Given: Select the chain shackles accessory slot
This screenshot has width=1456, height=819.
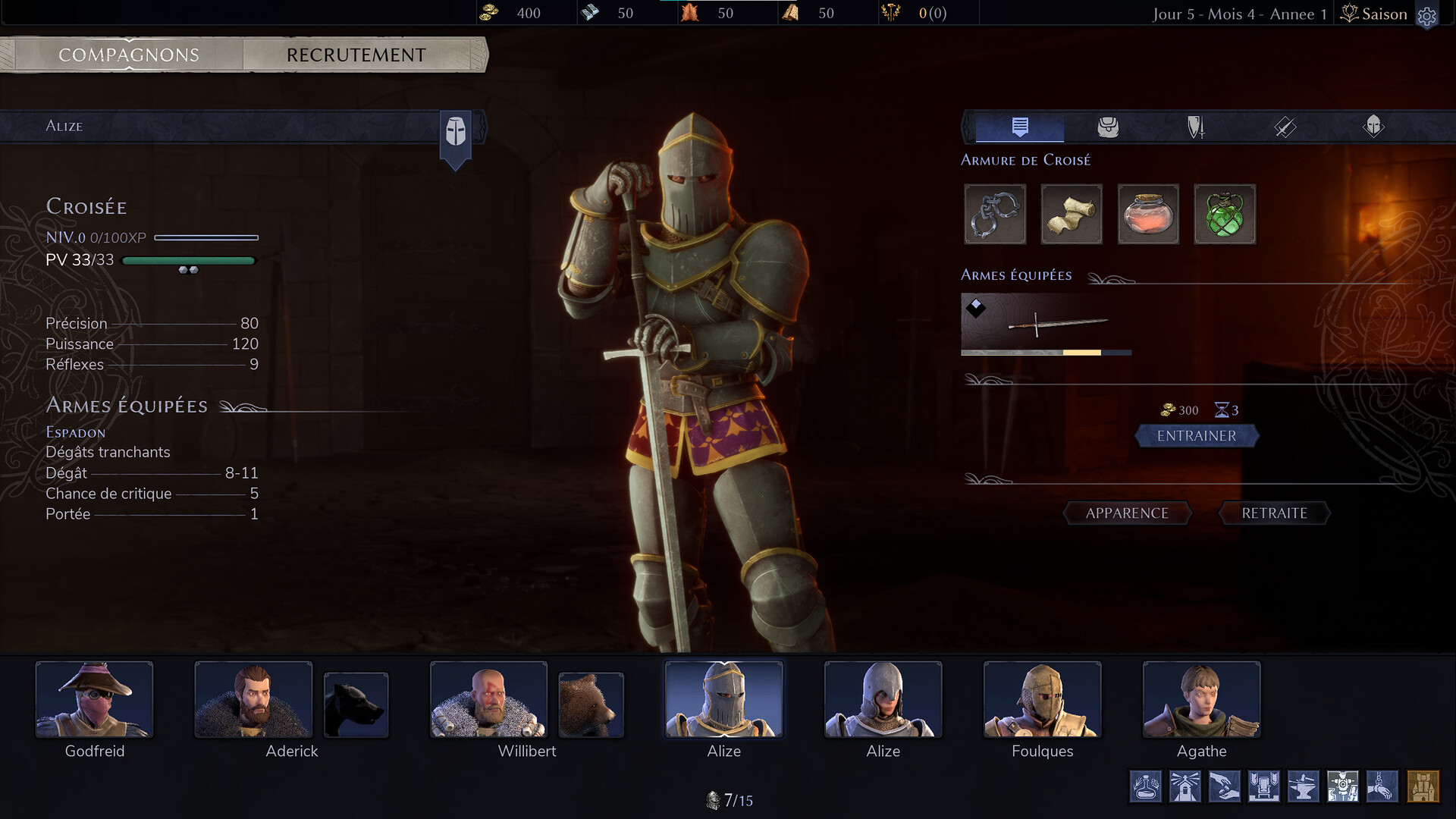Looking at the screenshot, I should pos(995,215).
